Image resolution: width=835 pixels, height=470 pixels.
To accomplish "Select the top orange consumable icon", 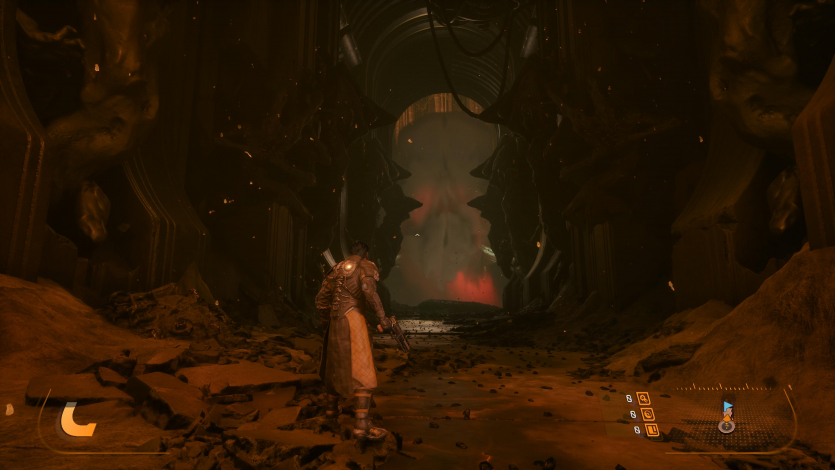I will [644, 398].
